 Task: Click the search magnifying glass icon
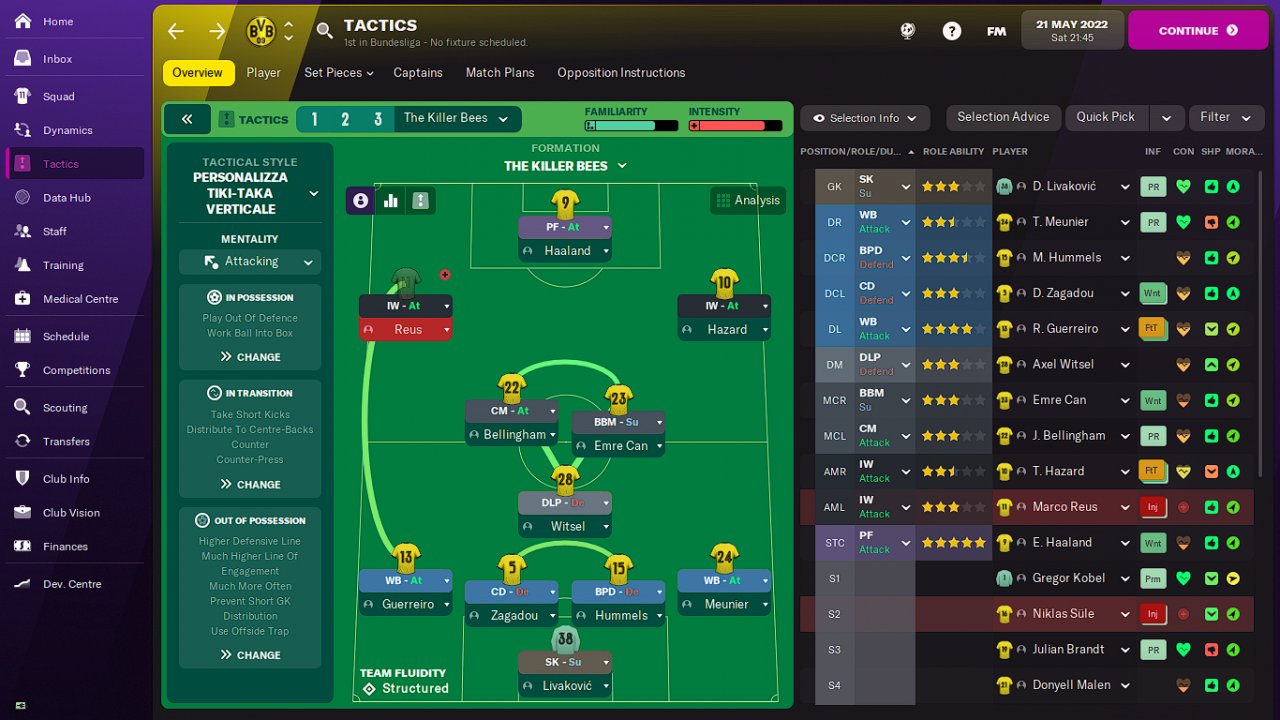point(324,31)
